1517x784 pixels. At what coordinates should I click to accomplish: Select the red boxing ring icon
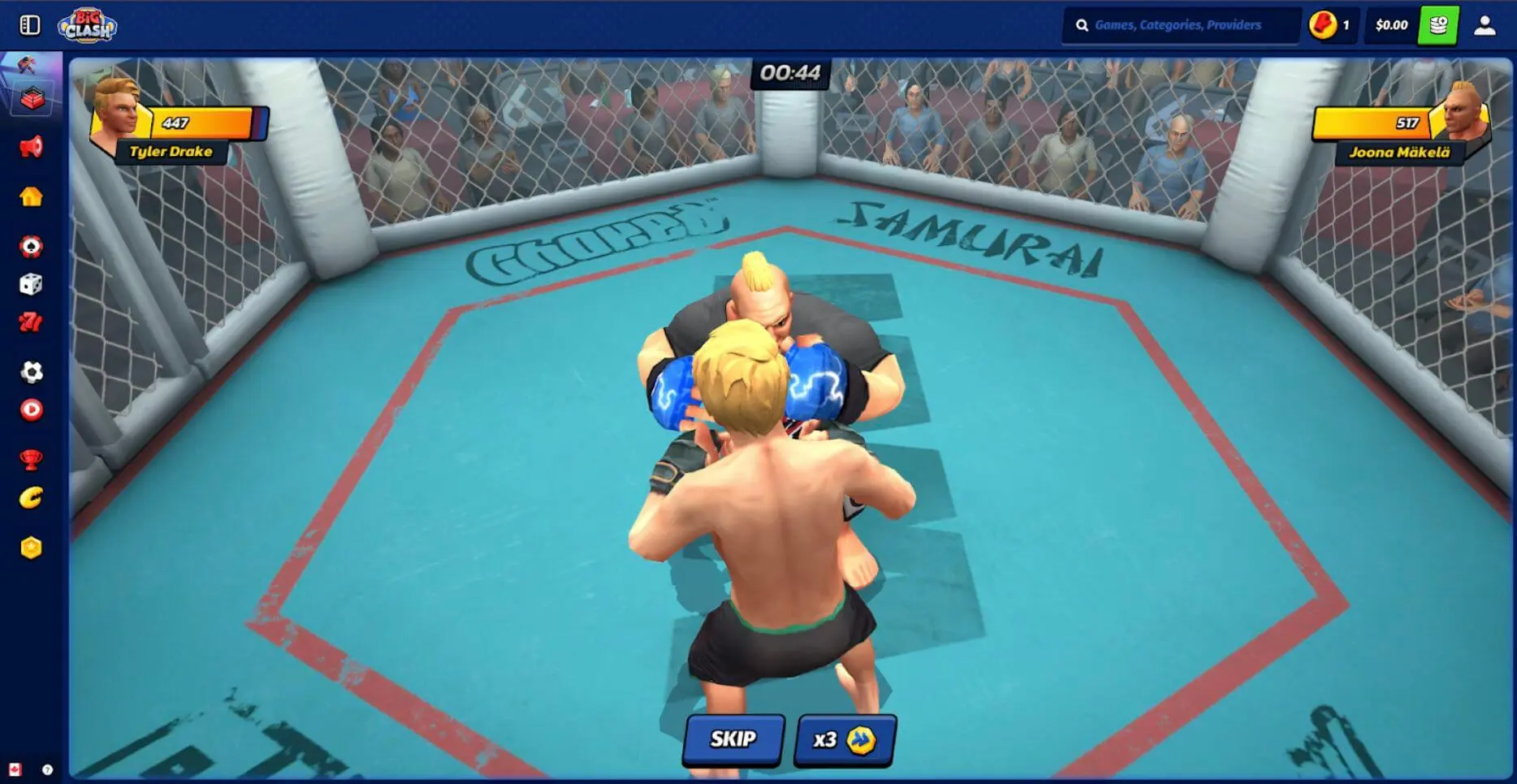32,99
